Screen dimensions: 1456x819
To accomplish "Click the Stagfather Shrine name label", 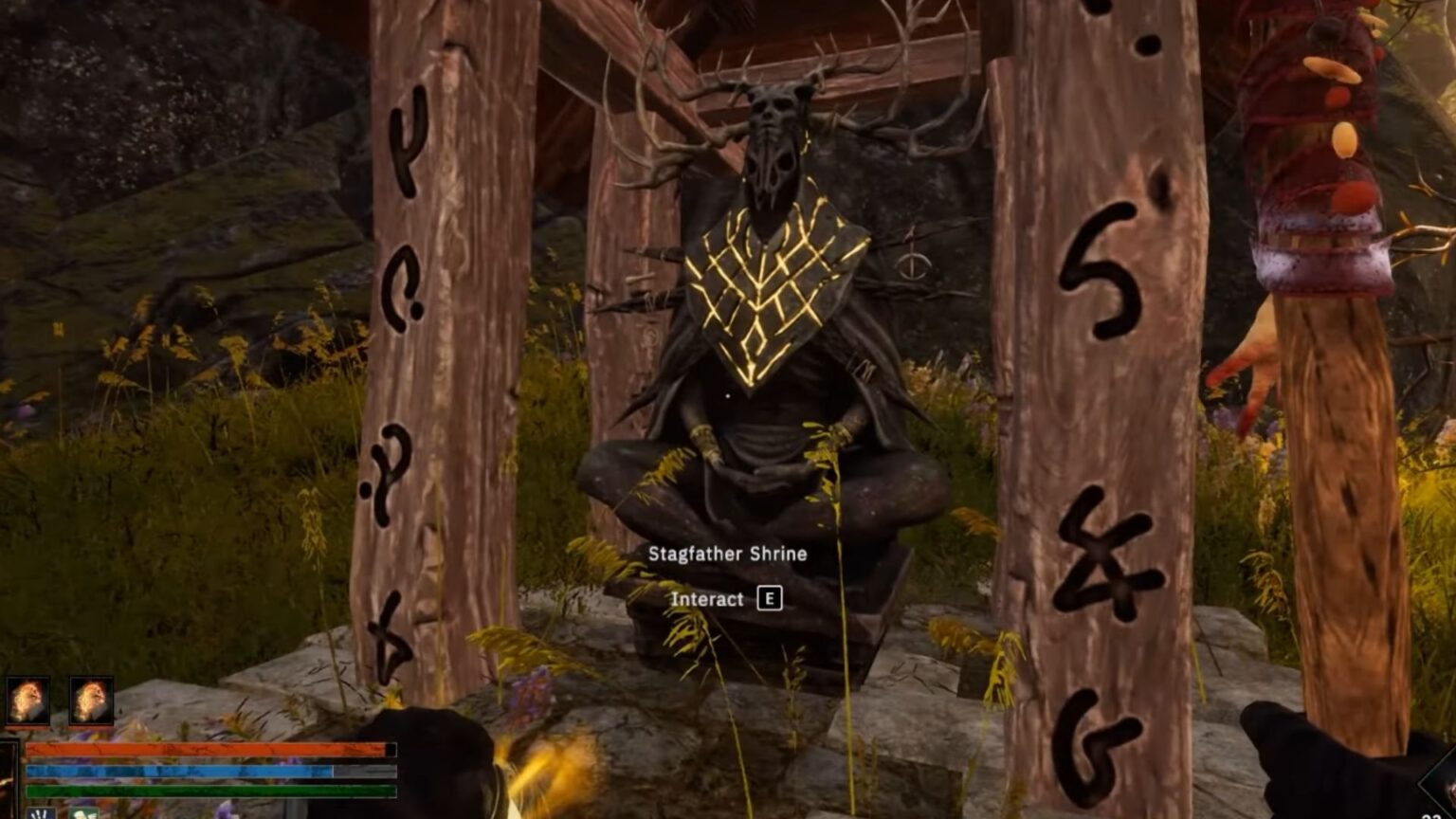I will [x=727, y=555].
